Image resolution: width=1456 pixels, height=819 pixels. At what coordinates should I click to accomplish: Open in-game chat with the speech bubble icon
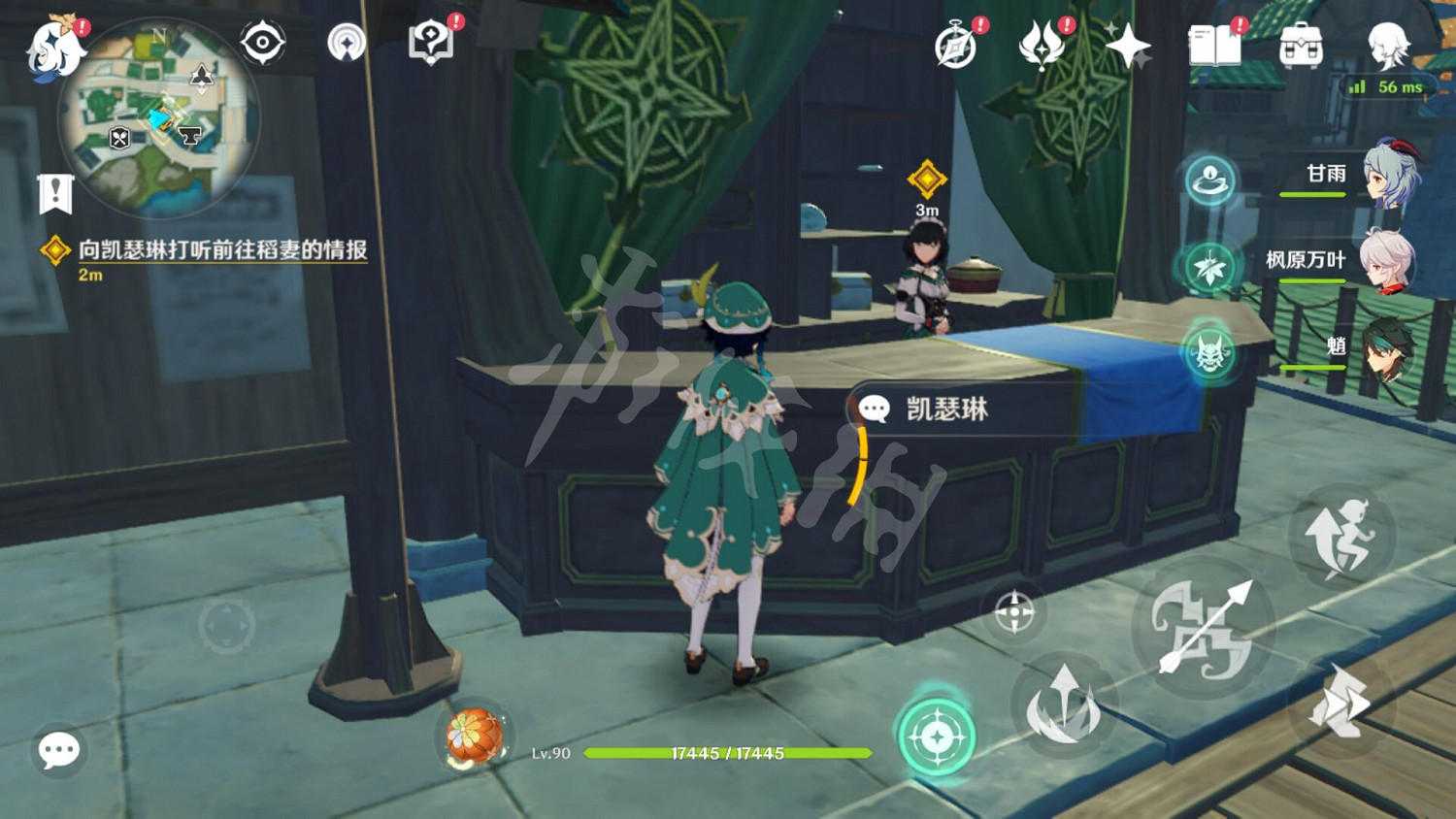[57, 749]
